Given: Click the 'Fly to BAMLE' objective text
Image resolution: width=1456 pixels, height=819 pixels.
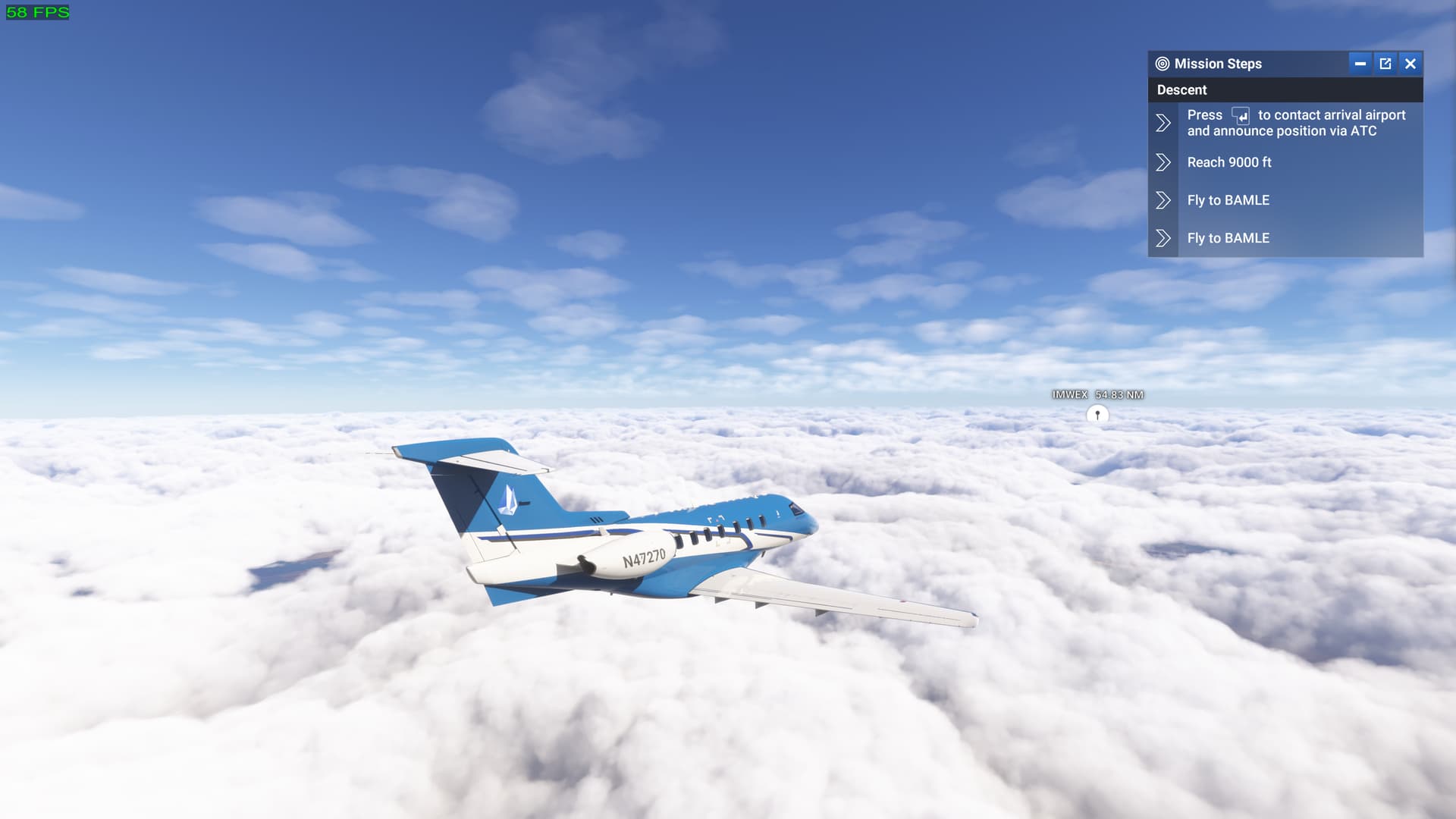Looking at the screenshot, I should 1228,199.
